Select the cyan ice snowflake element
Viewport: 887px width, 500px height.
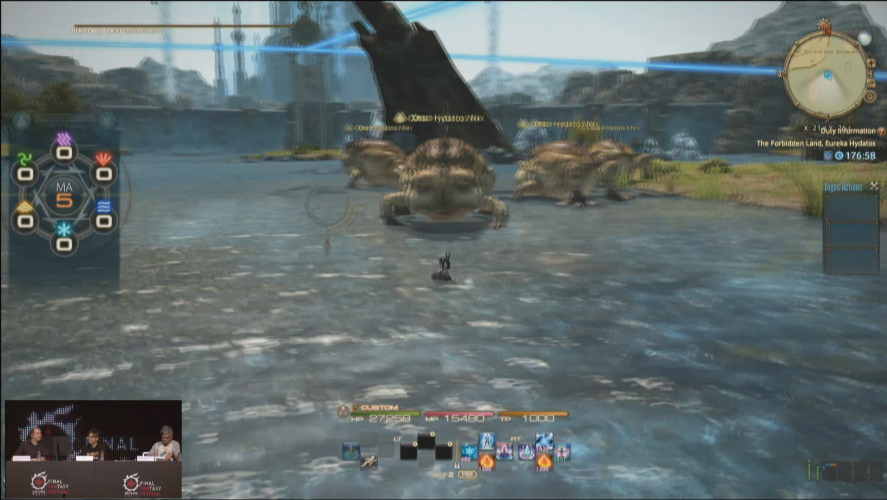(x=64, y=231)
